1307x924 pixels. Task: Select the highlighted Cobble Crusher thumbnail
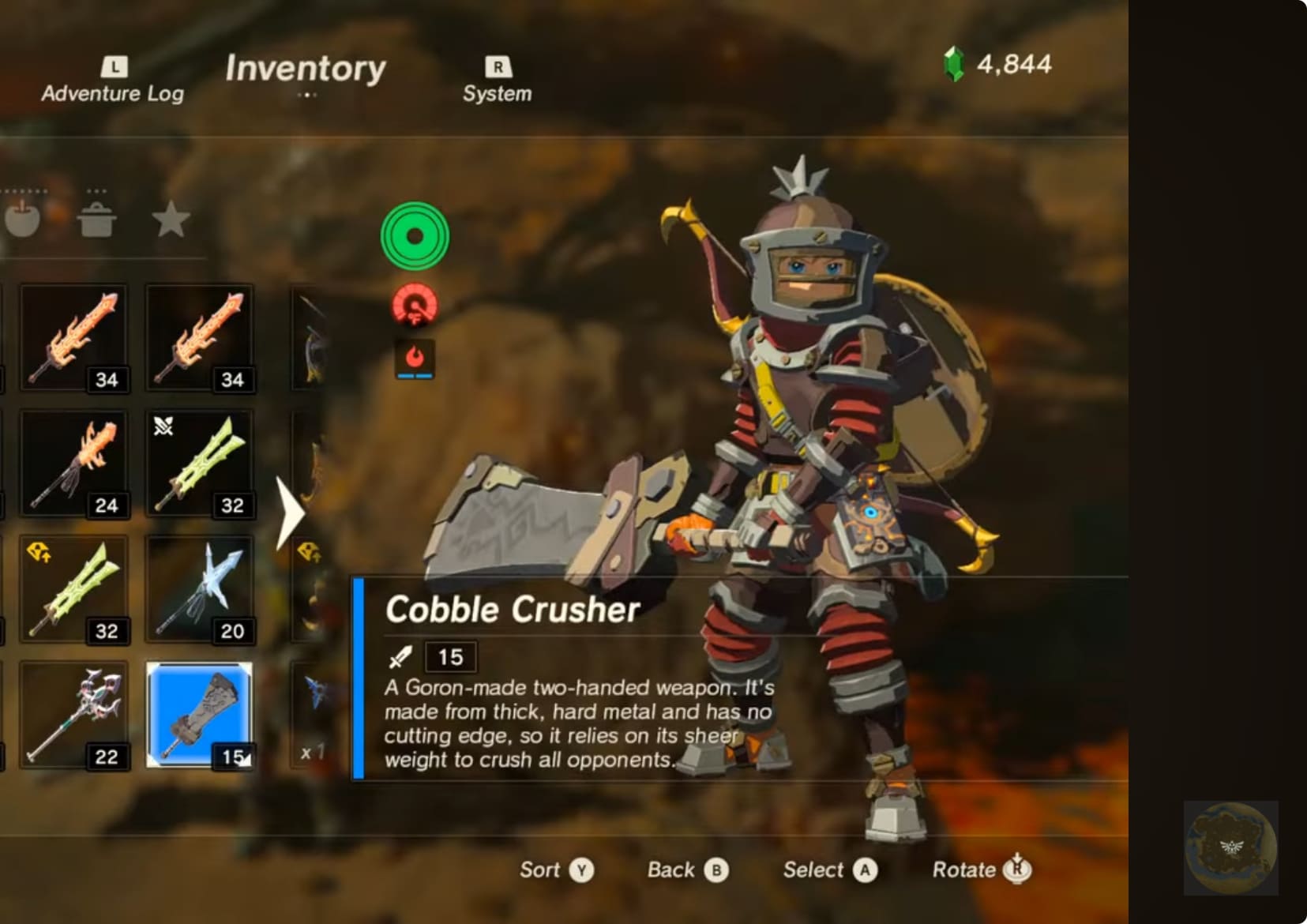click(200, 715)
